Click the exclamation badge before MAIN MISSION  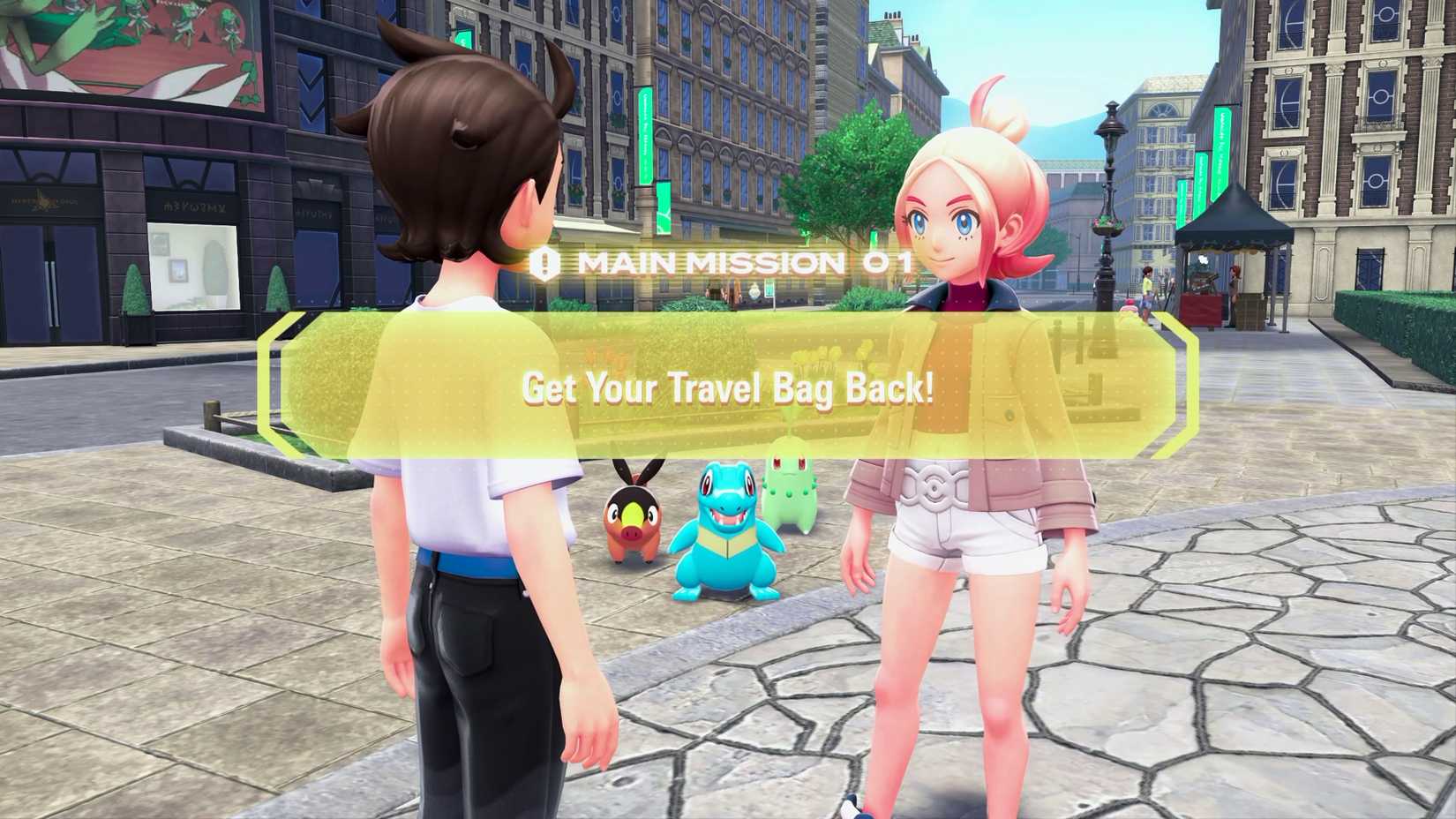click(x=544, y=261)
